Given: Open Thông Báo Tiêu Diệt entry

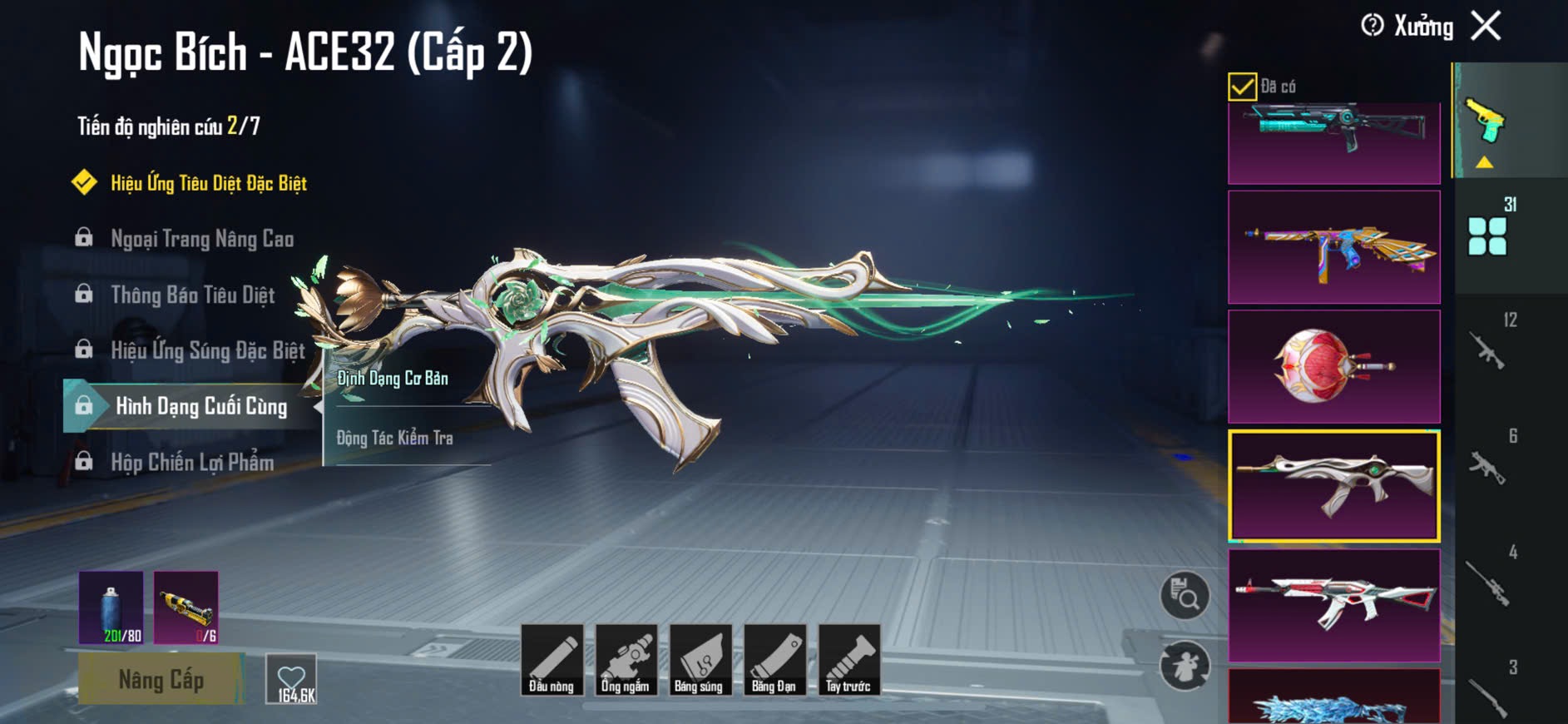Looking at the screenshot, I should 192,295.
